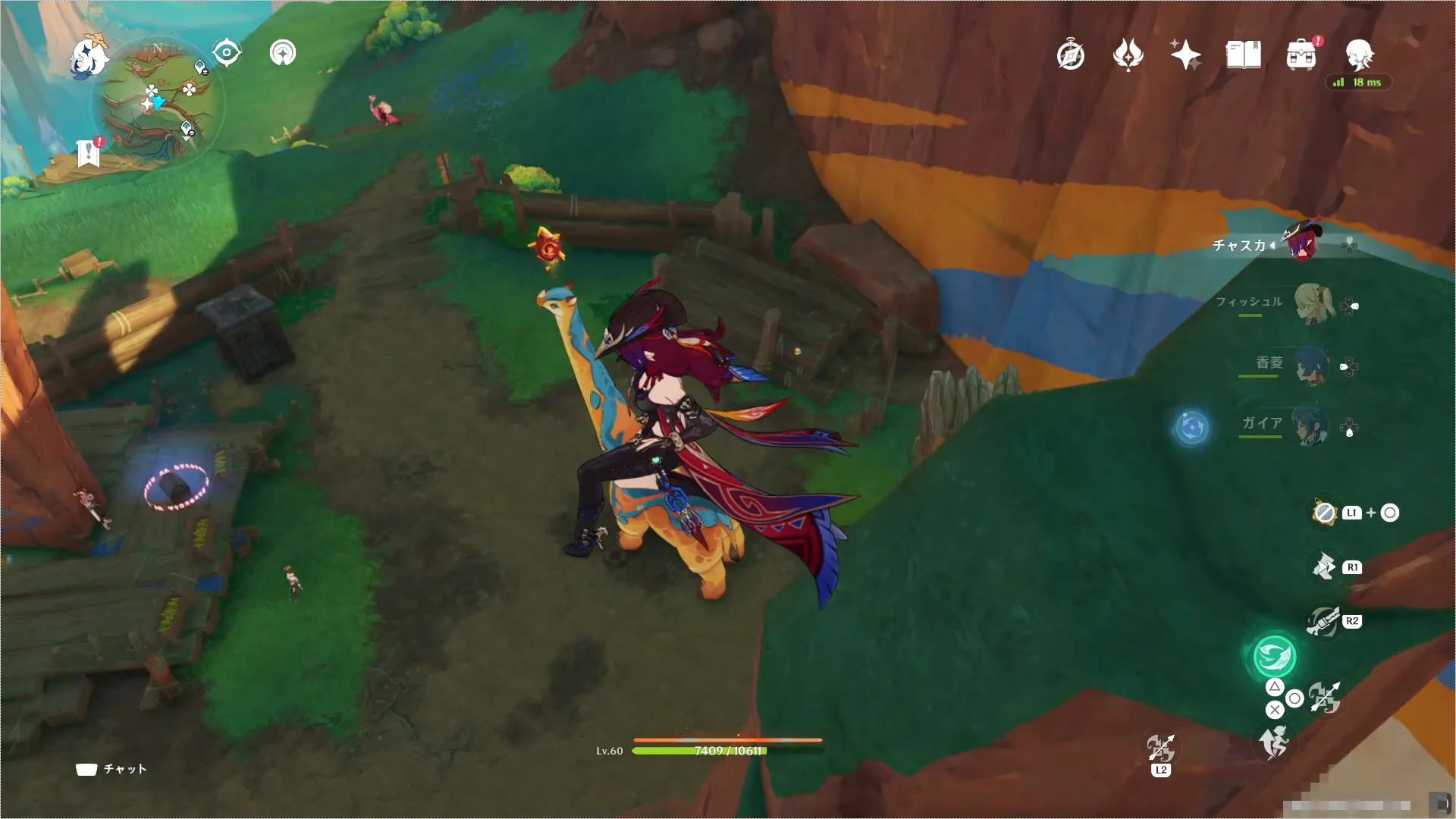The width and height of the screenshot is (1456, 819).
Task: Open the character profile head icon
Action: (x=1358, y=55)
